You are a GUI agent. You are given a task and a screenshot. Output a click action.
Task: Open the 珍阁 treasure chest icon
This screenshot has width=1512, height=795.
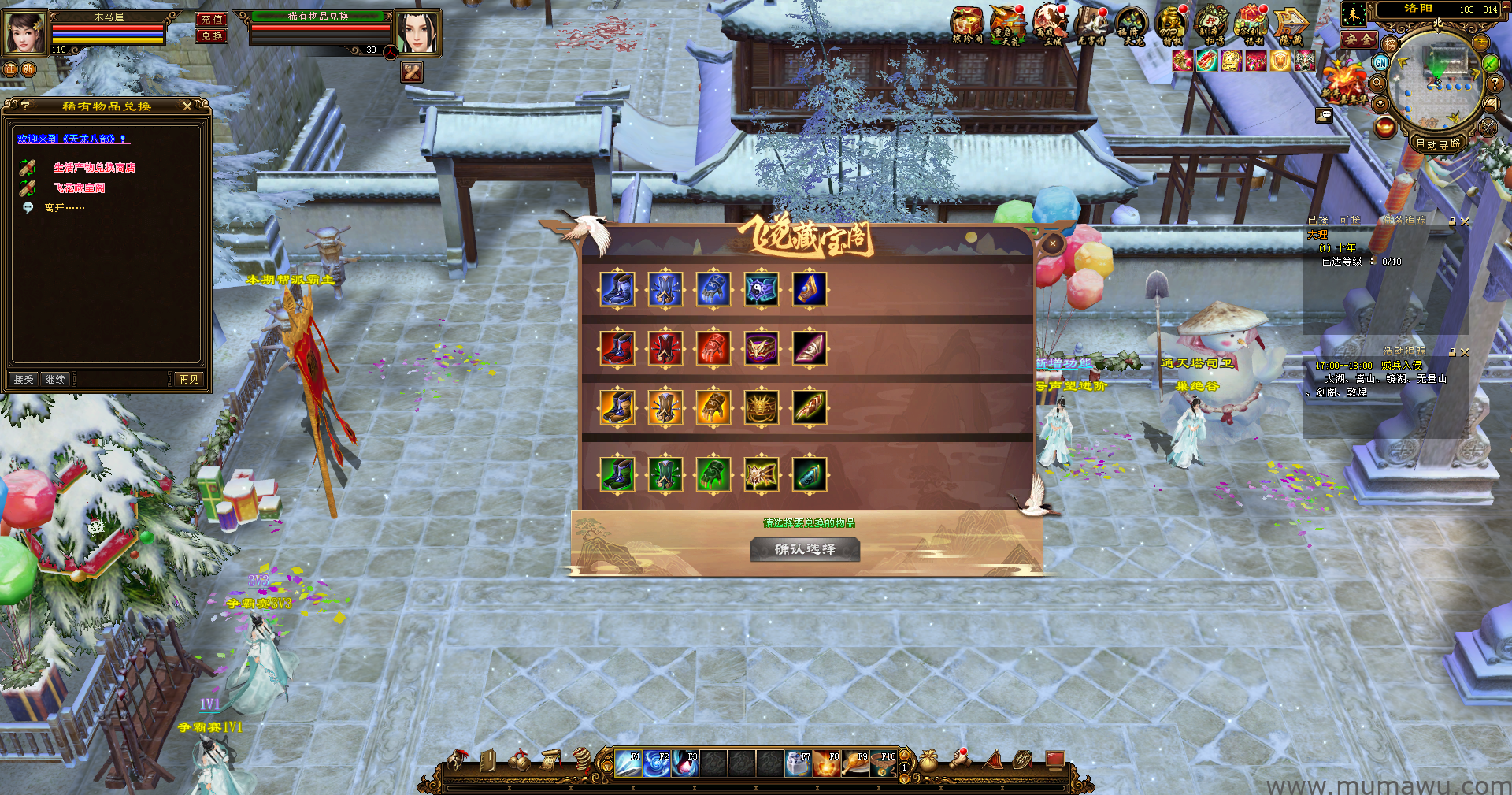[x=967, y=24]
